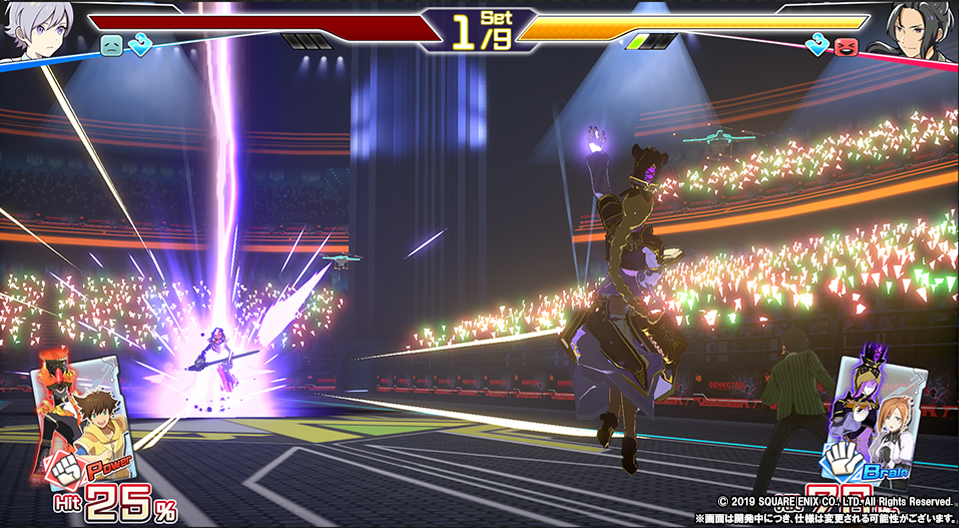The image size is (959, 528).
Task: Click the arrow icon beside the angry face
Action: (819, 45)
